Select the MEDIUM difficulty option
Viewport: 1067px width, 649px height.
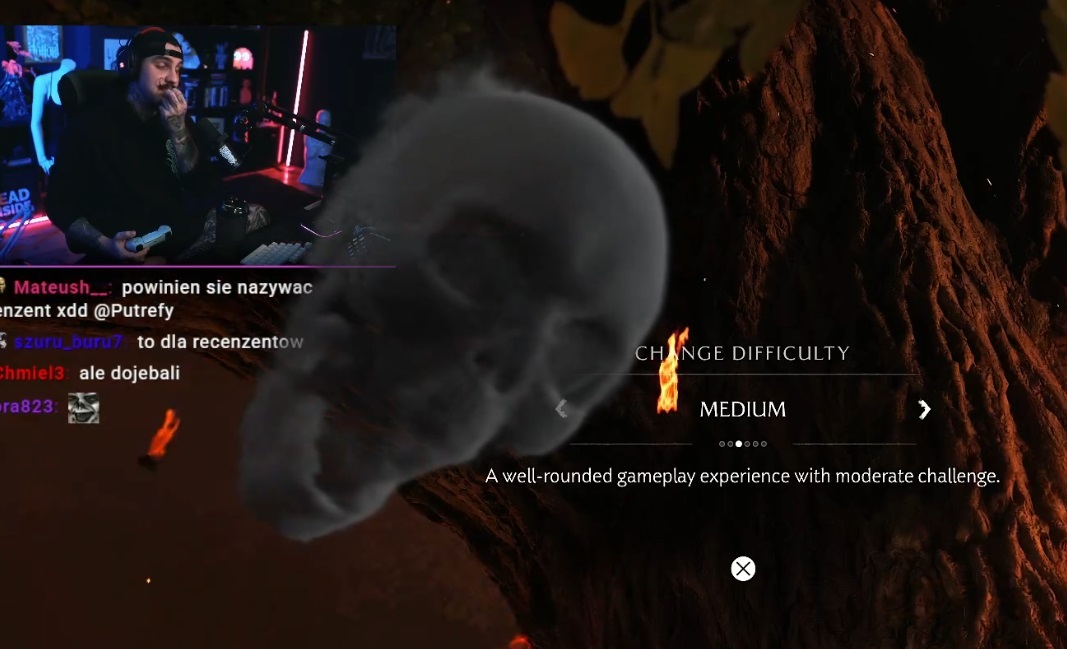742,409
